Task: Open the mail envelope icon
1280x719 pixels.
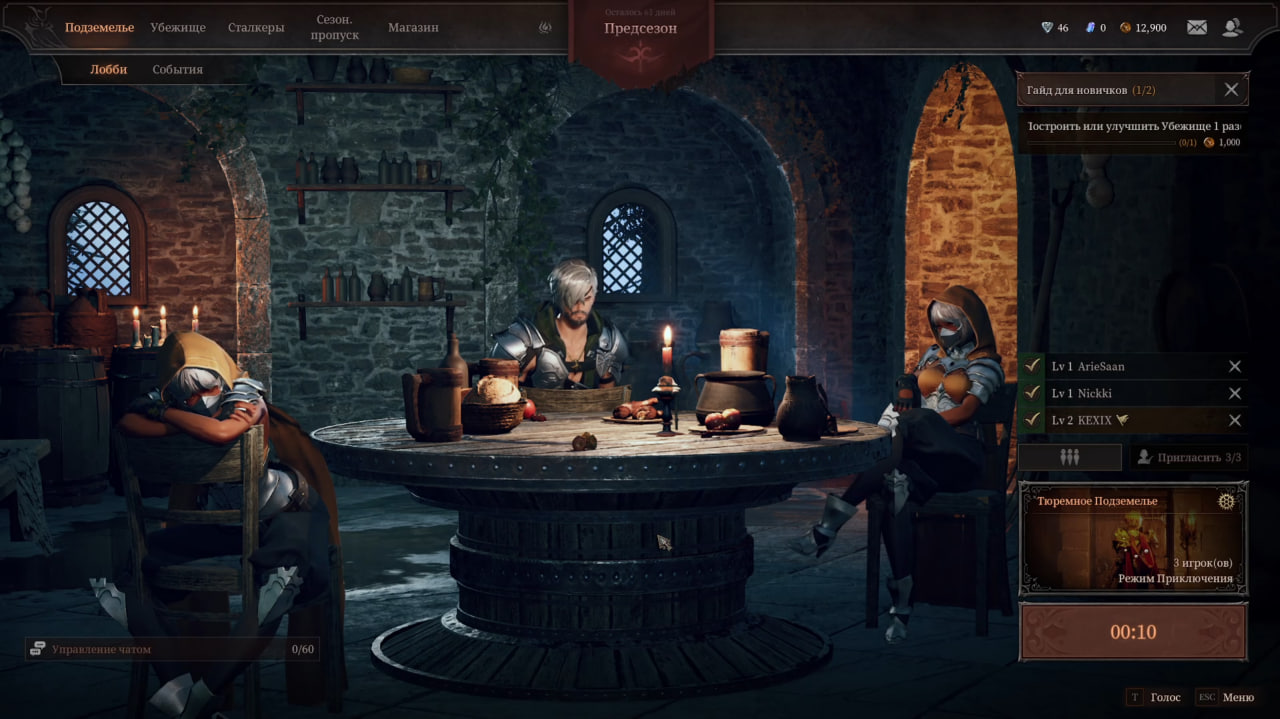Action: tap(1196, 27)
